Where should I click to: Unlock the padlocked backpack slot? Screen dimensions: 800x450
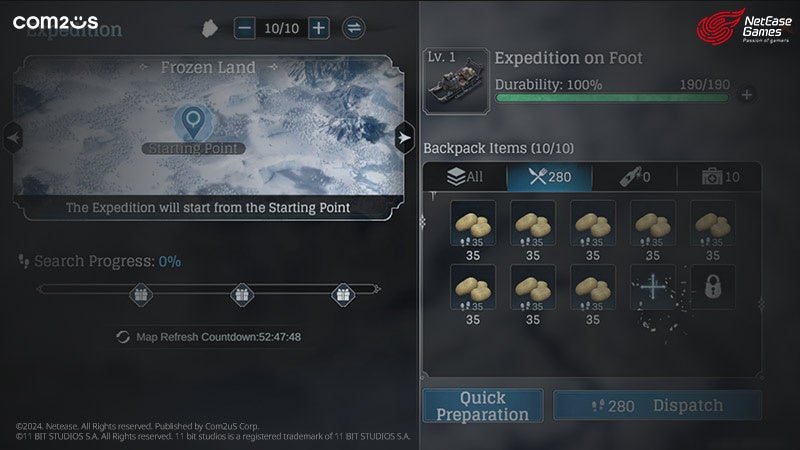coord(712,287)
